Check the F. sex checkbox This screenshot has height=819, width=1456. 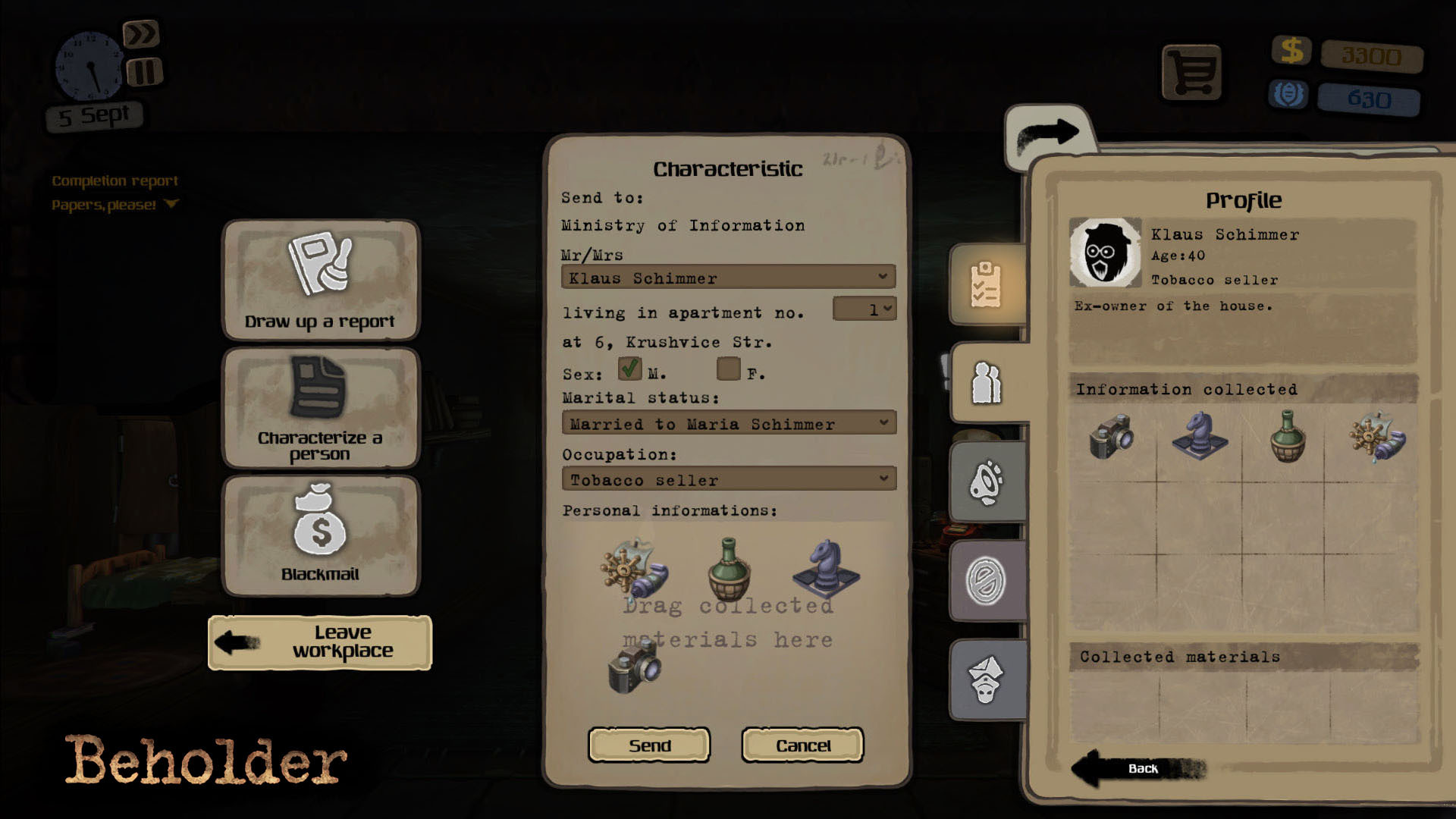(727, 369)
